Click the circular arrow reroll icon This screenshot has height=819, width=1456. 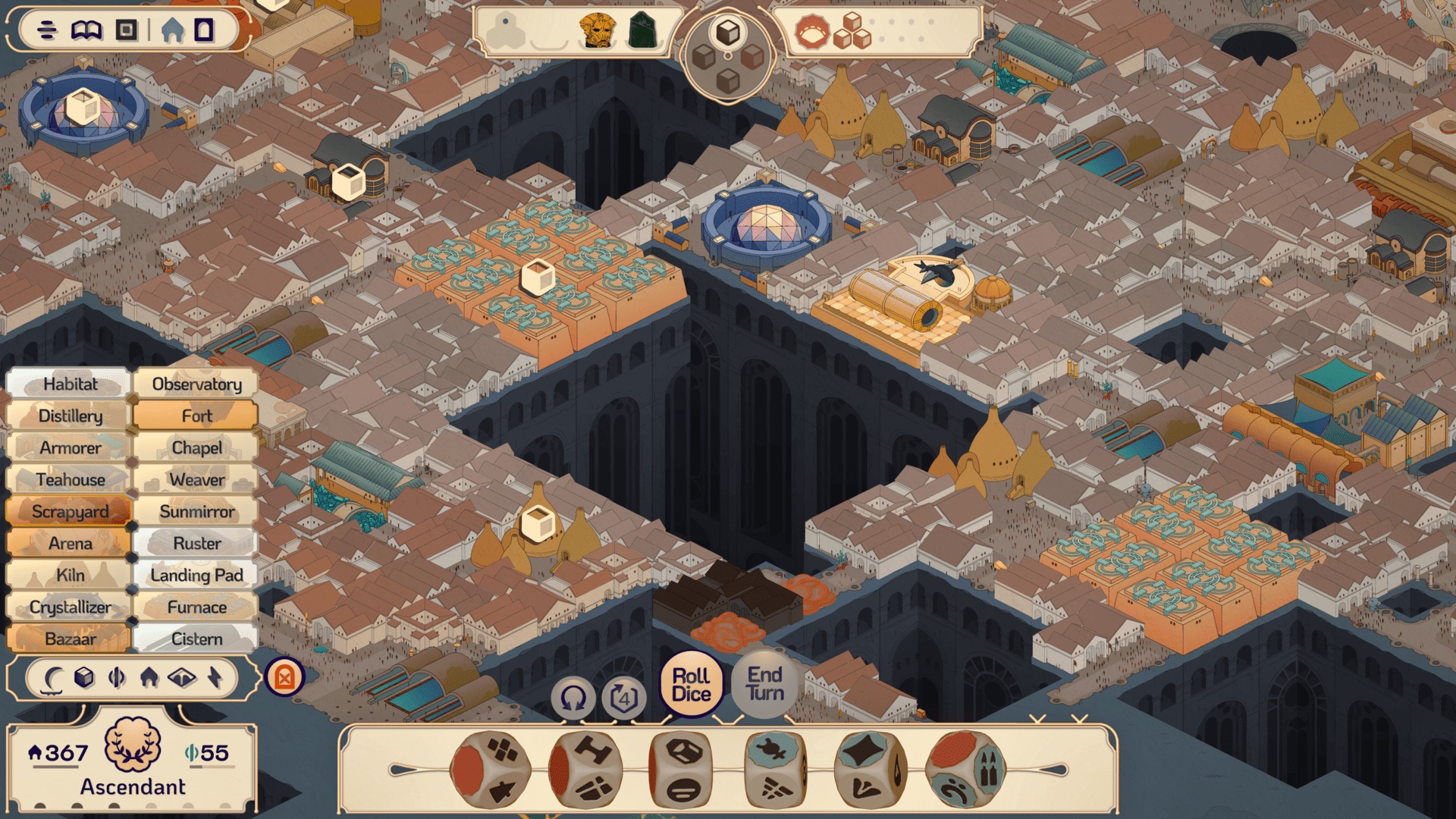pos(573,698)
